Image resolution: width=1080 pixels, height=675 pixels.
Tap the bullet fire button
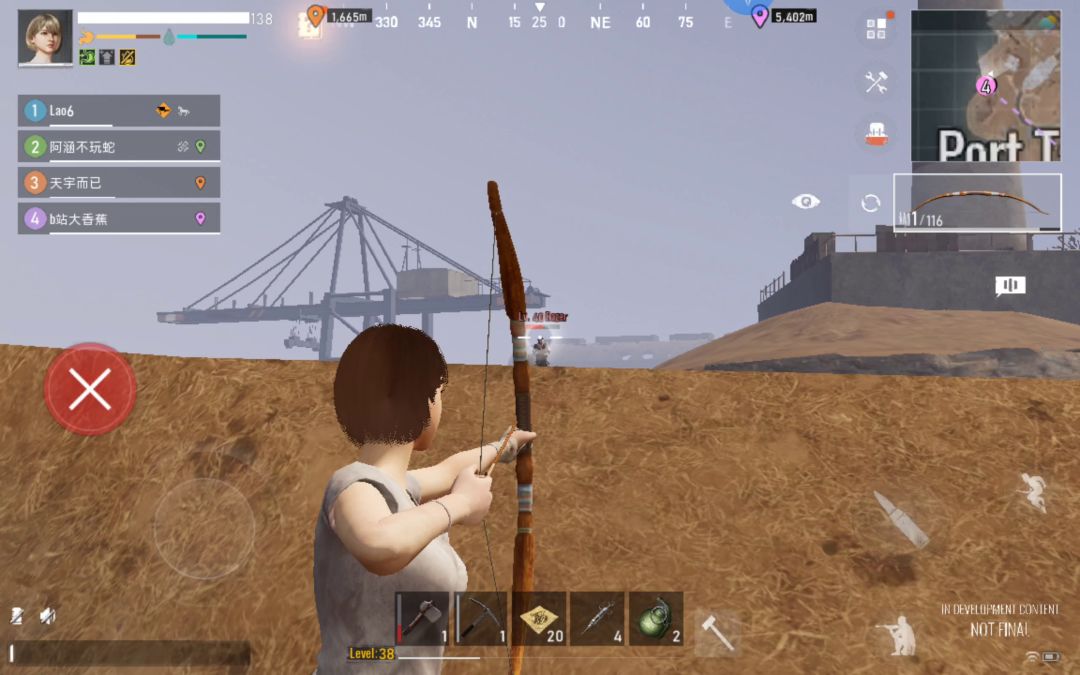(900, 518)
